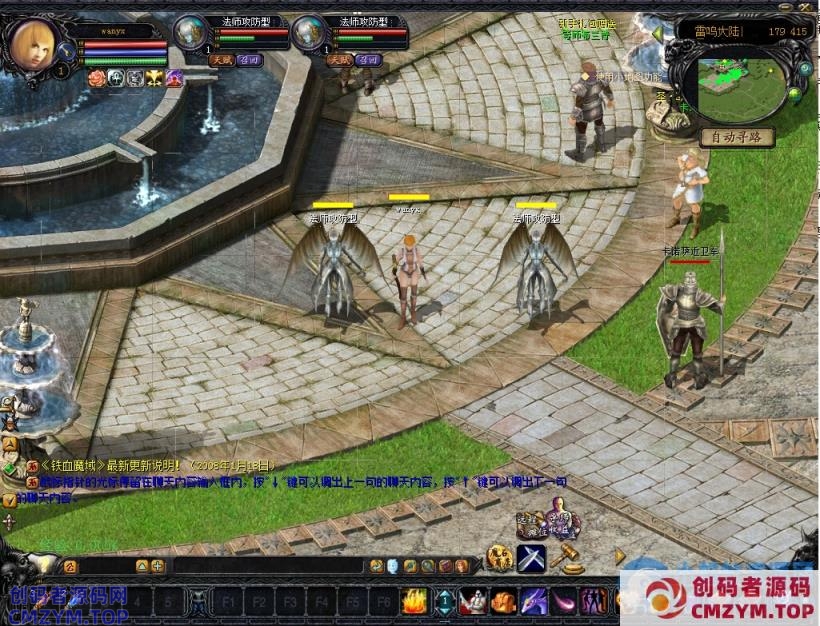Use the purple dragon skill in the hotbar
This screenshot has width=820, height=626.
coord(533,601)
